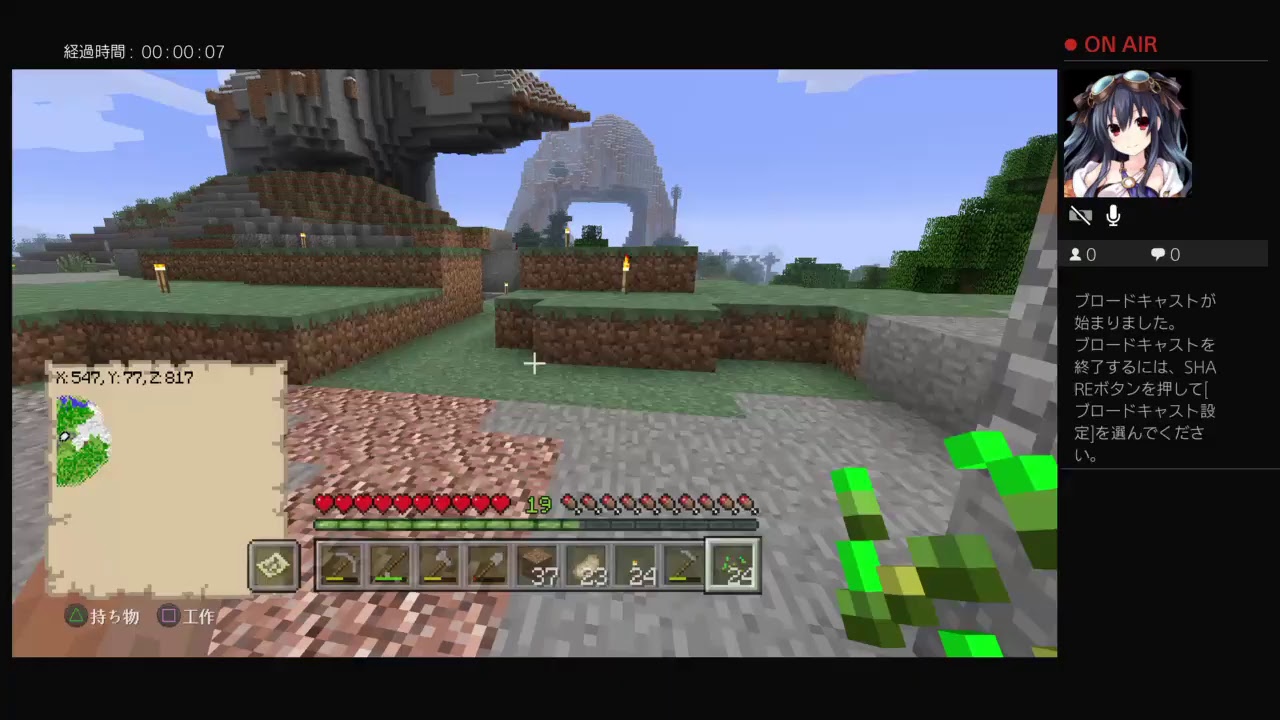Select the stone axe in the hotbar
Image resolution: width=1280 pixels, height=720 pixels.
pos(438,565)
